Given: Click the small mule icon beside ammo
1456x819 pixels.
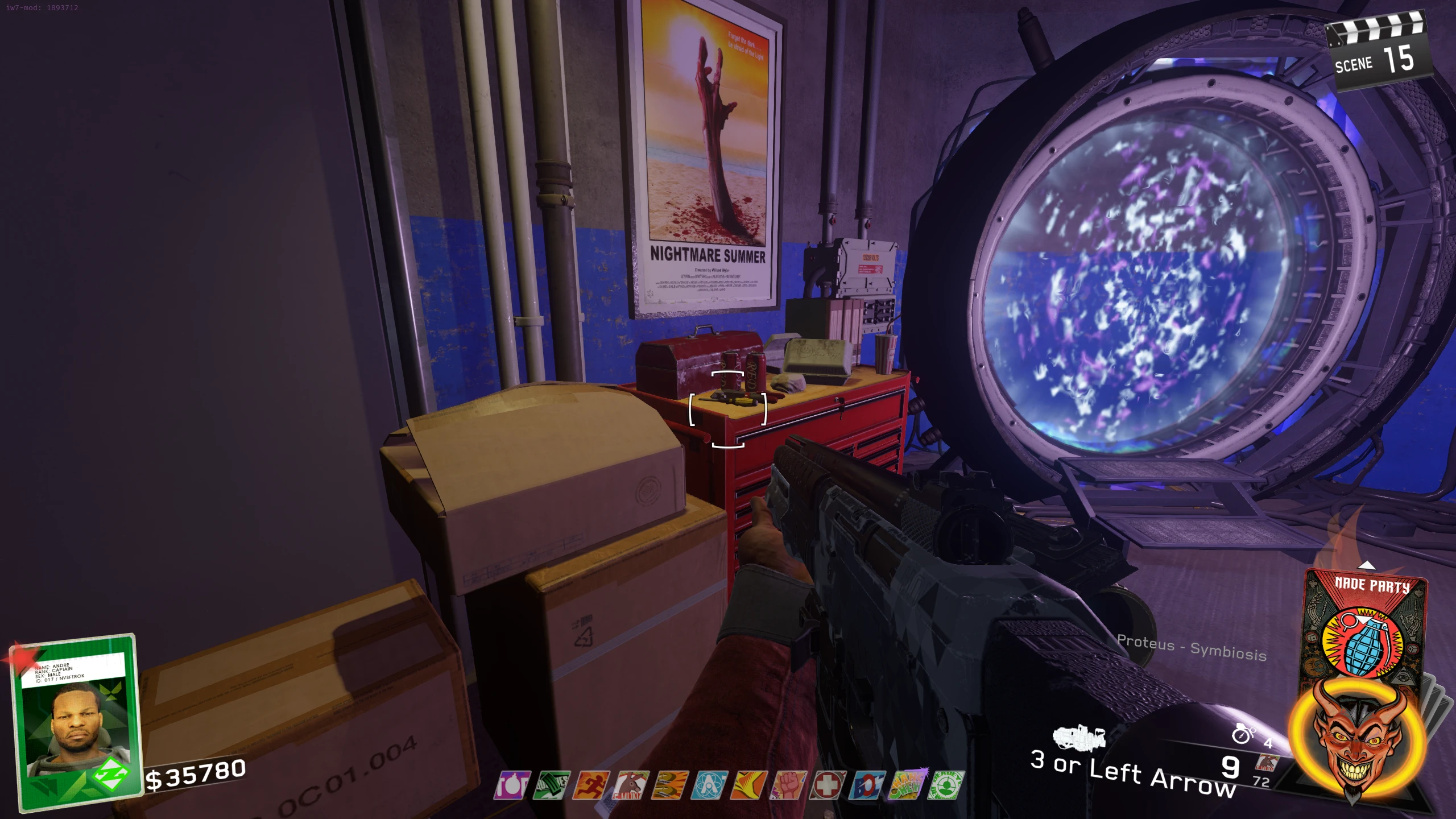Looking at the screenshot, I should tap(1267, 763).
